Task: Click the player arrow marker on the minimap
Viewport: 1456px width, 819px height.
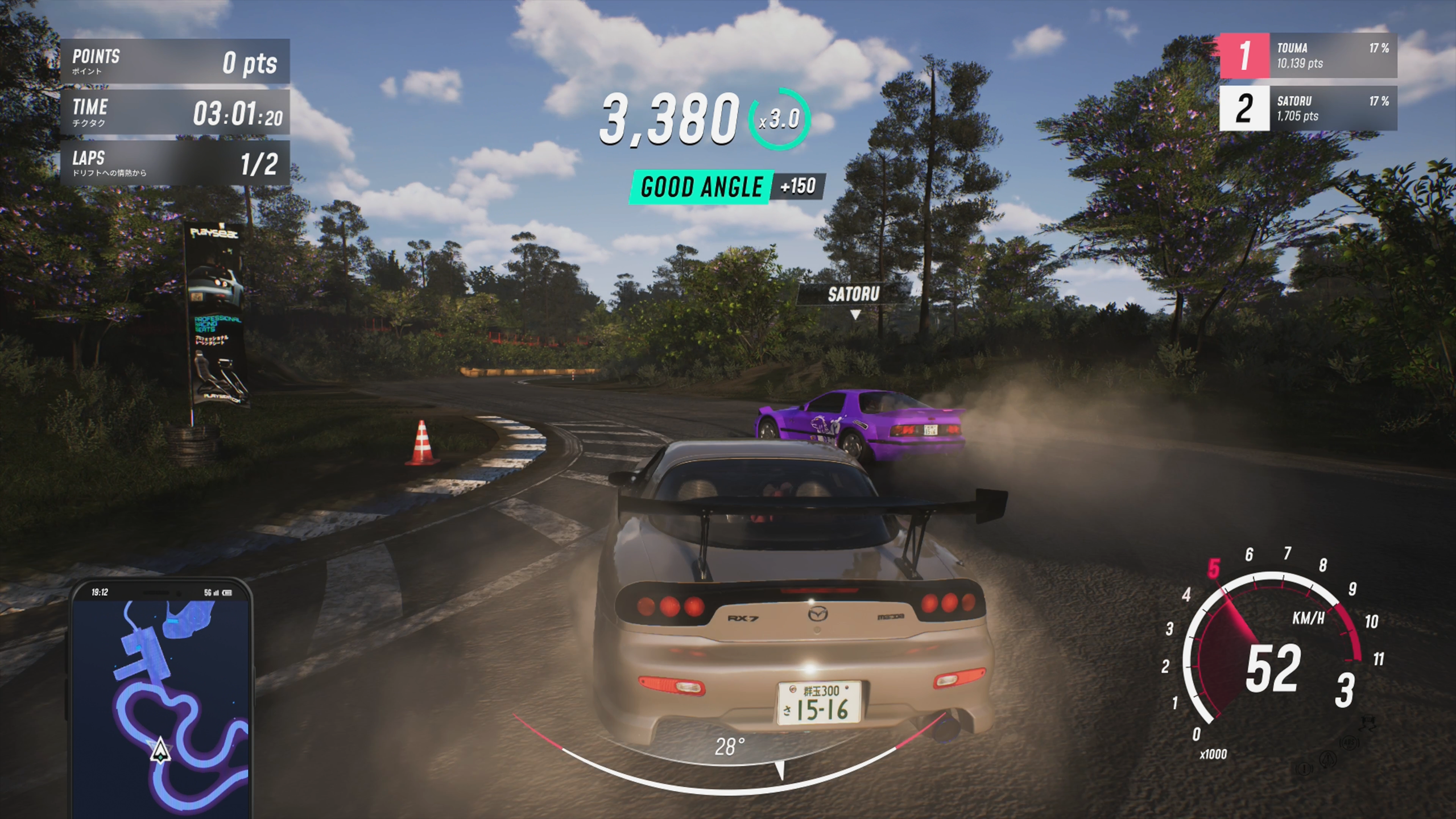Action: 160,750
